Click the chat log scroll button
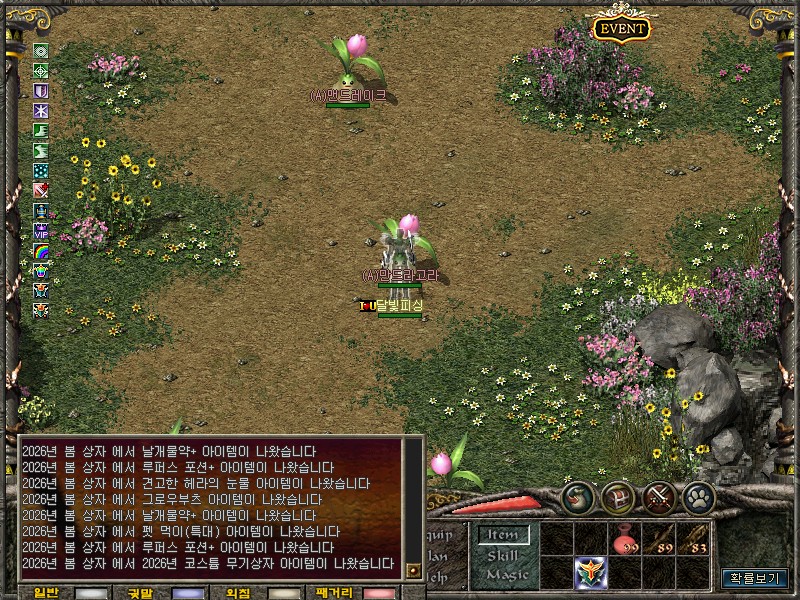800x600 pixels. pos(413,570)
